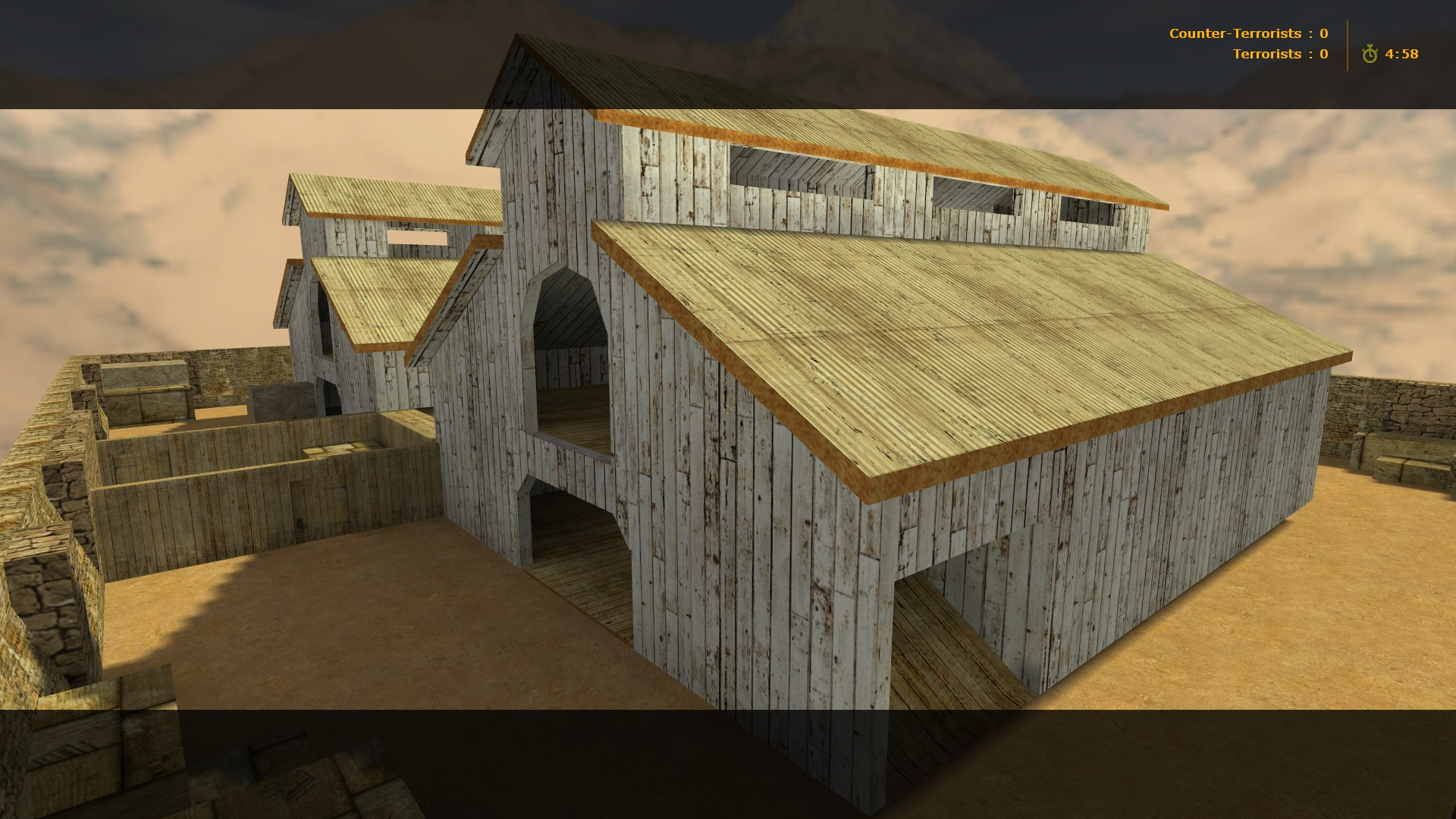Screen dimensions: 1456x819
Task: Select the round timer showing 4:58
Action: (1403, 54)
